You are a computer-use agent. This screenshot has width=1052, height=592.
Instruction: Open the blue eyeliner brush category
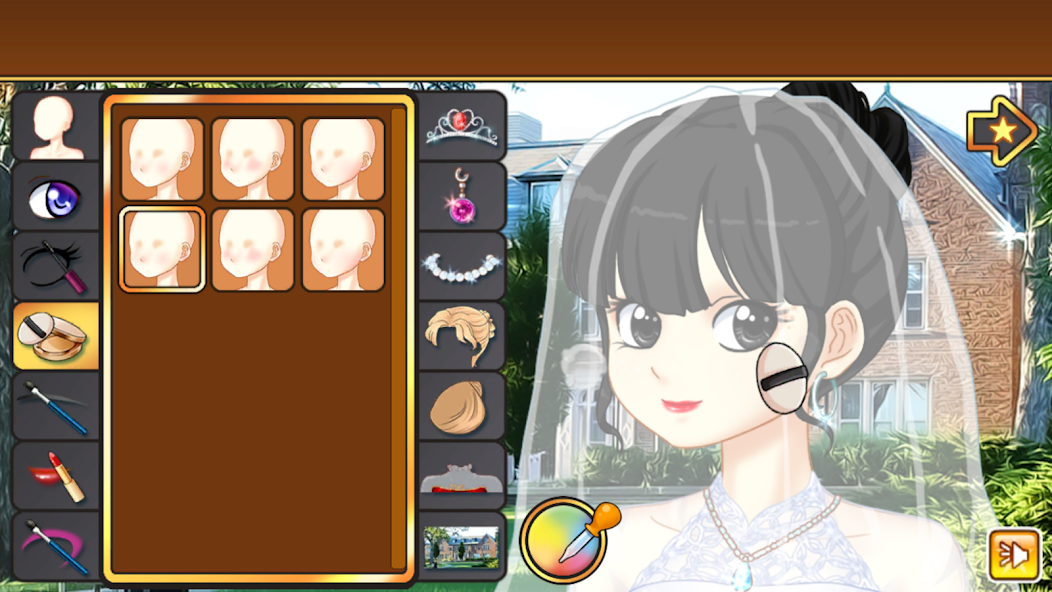click(x=56, y=406)
